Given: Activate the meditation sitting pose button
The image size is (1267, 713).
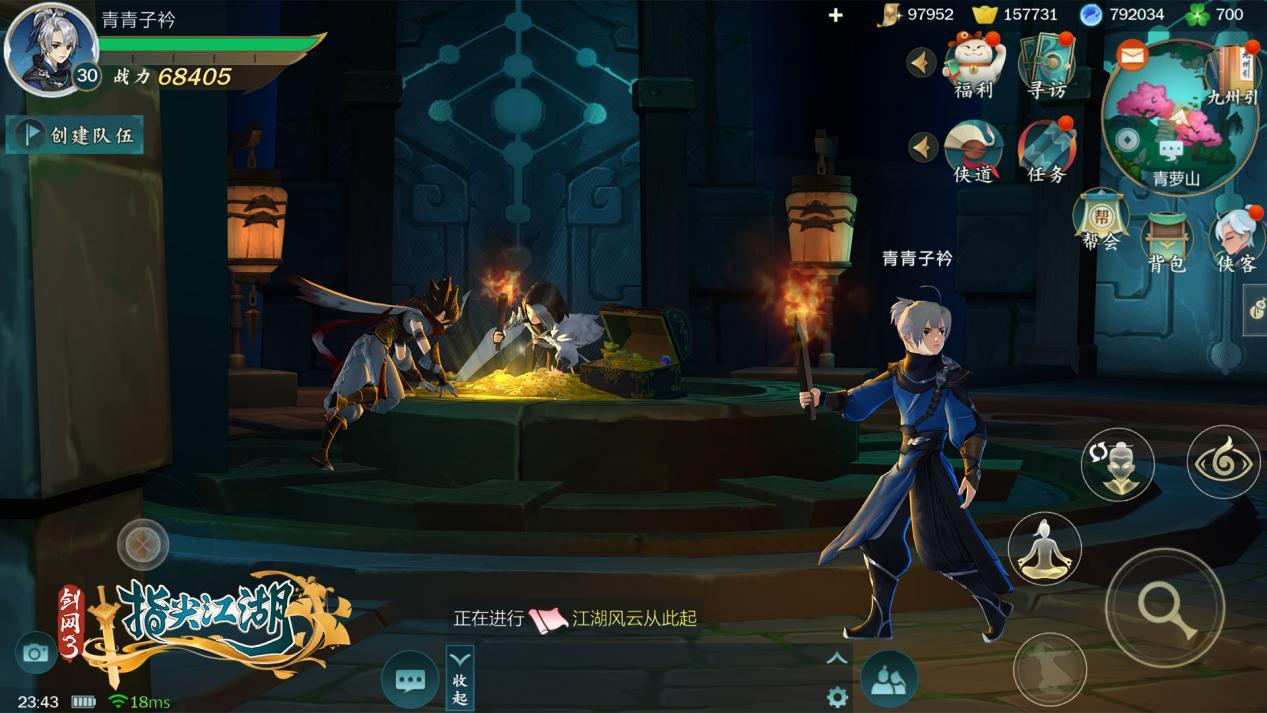Looking at the screenshot, I should [x=1044, y=549].
